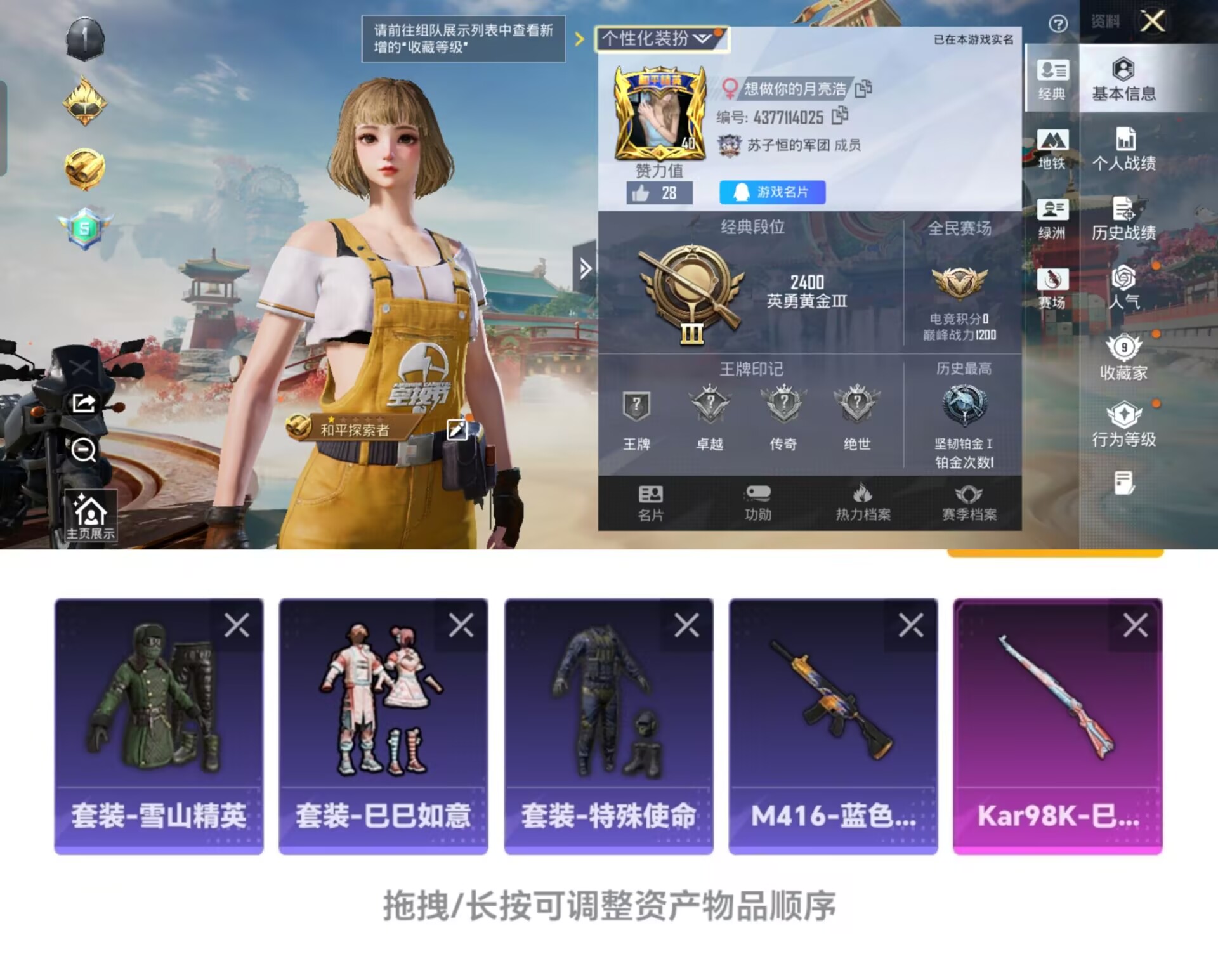Open the 名片 name card panel
Image resolution: width=1218 pixels, height=980 pixels.
(649, 503)
